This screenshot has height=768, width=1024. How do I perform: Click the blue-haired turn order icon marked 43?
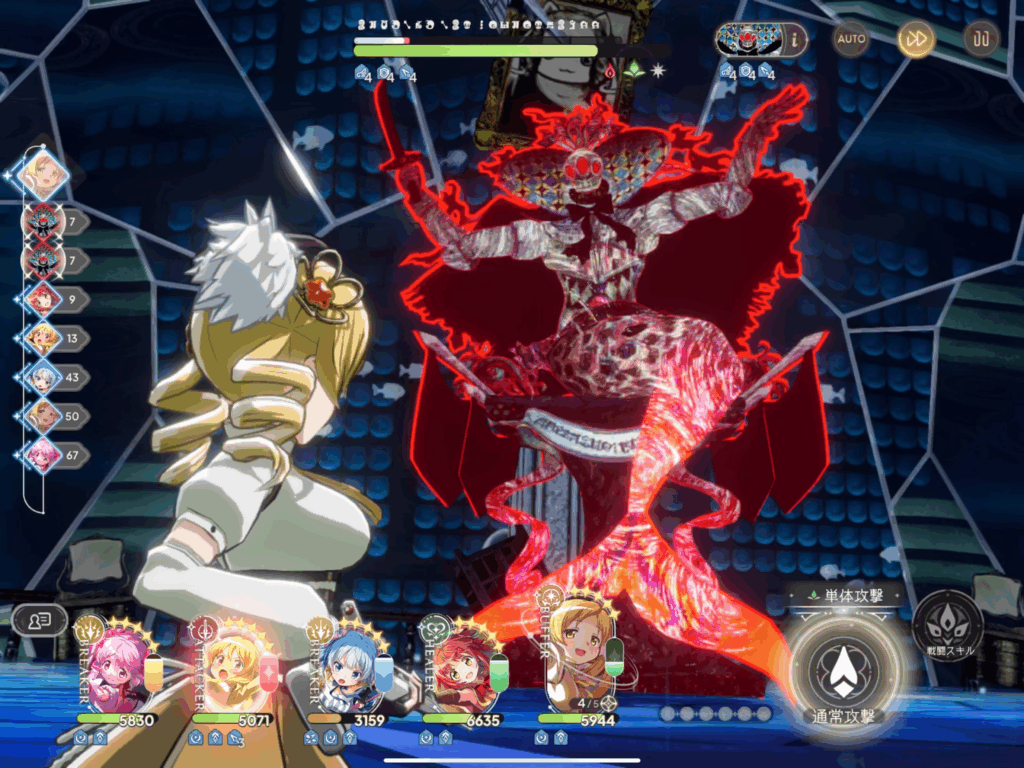pos(43,377)
